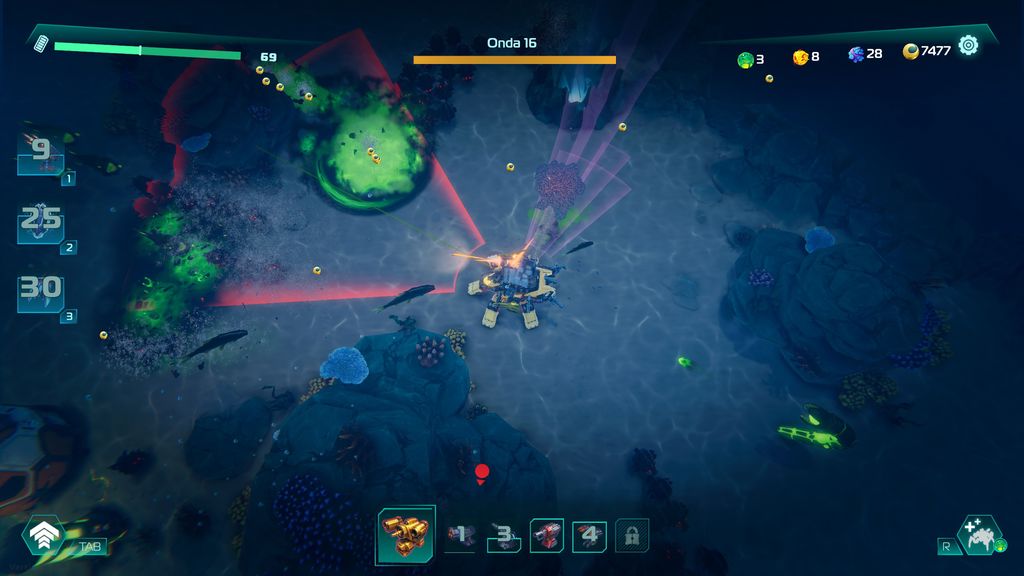Screen dimensions: 1024x576
Task: Choose the weapon slot showing cooldown 4
Action: (589, 536)
